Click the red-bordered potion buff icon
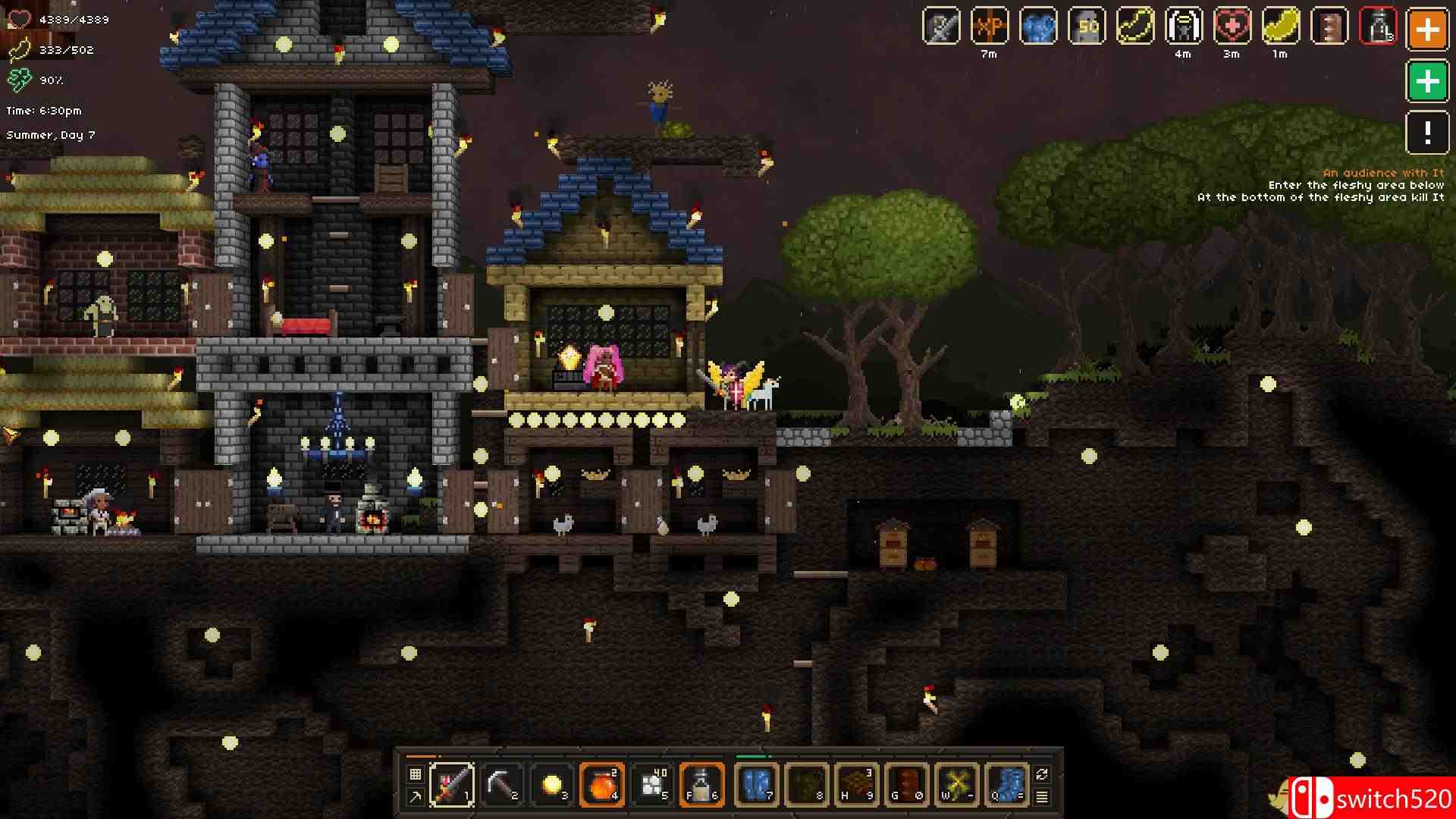Screen dimensions: 1456x819 pyautogui.click(x=1379, y=28)
